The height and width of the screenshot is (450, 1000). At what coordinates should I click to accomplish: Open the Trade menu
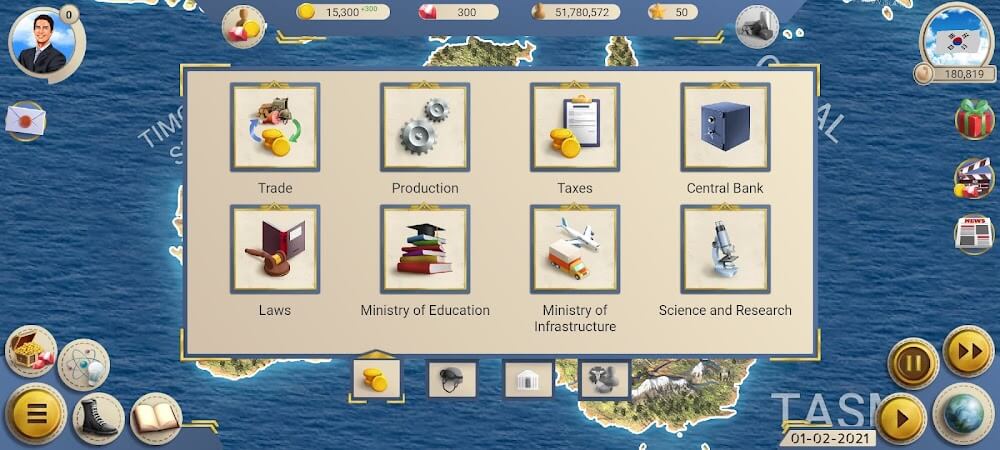click(x=275, y=128)
